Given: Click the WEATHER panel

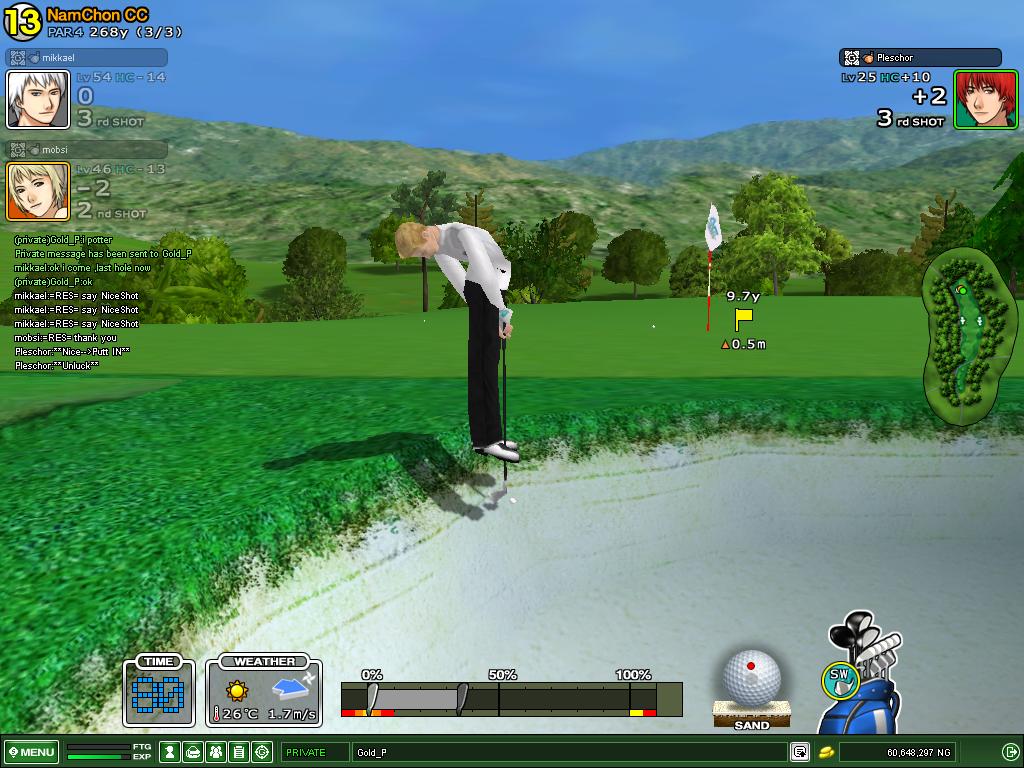Looking at the screenshot, I should click(x=264, y=691).
